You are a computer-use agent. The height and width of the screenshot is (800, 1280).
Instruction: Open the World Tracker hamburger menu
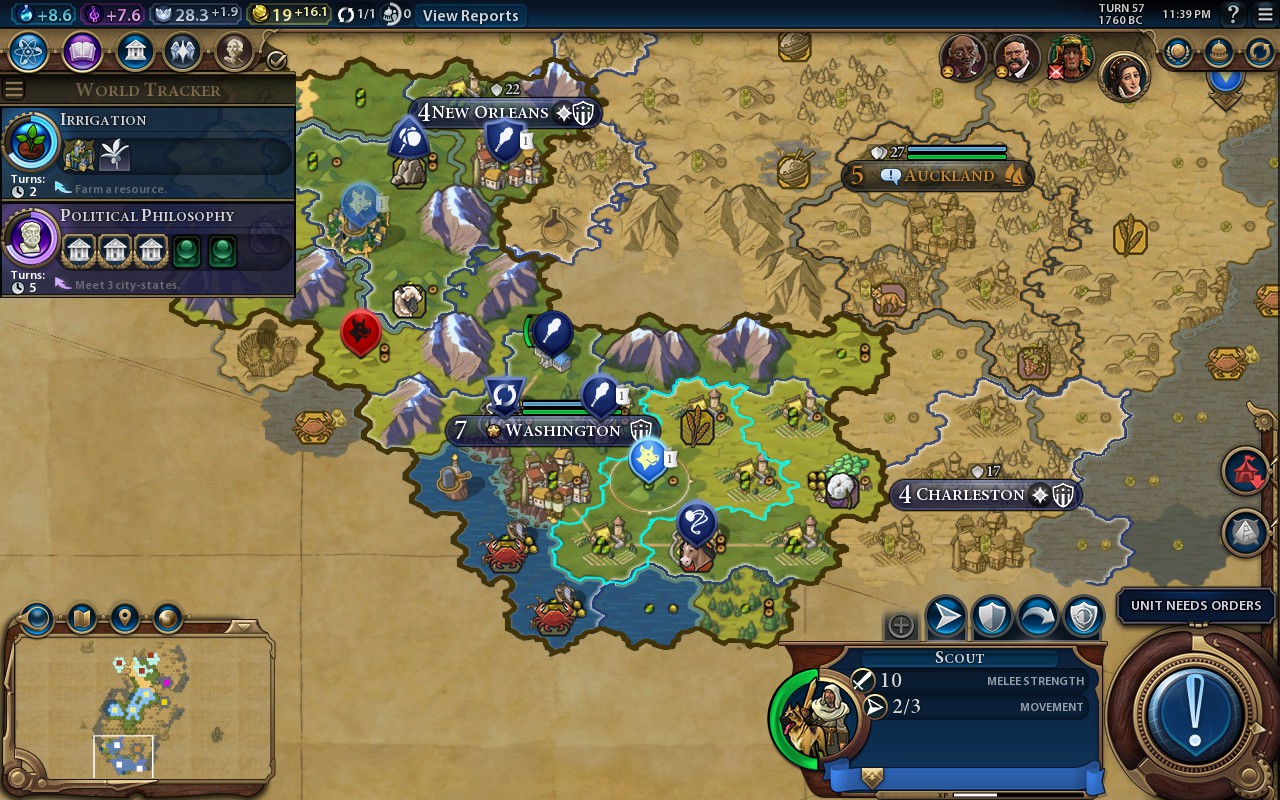(x=13, y=89)
